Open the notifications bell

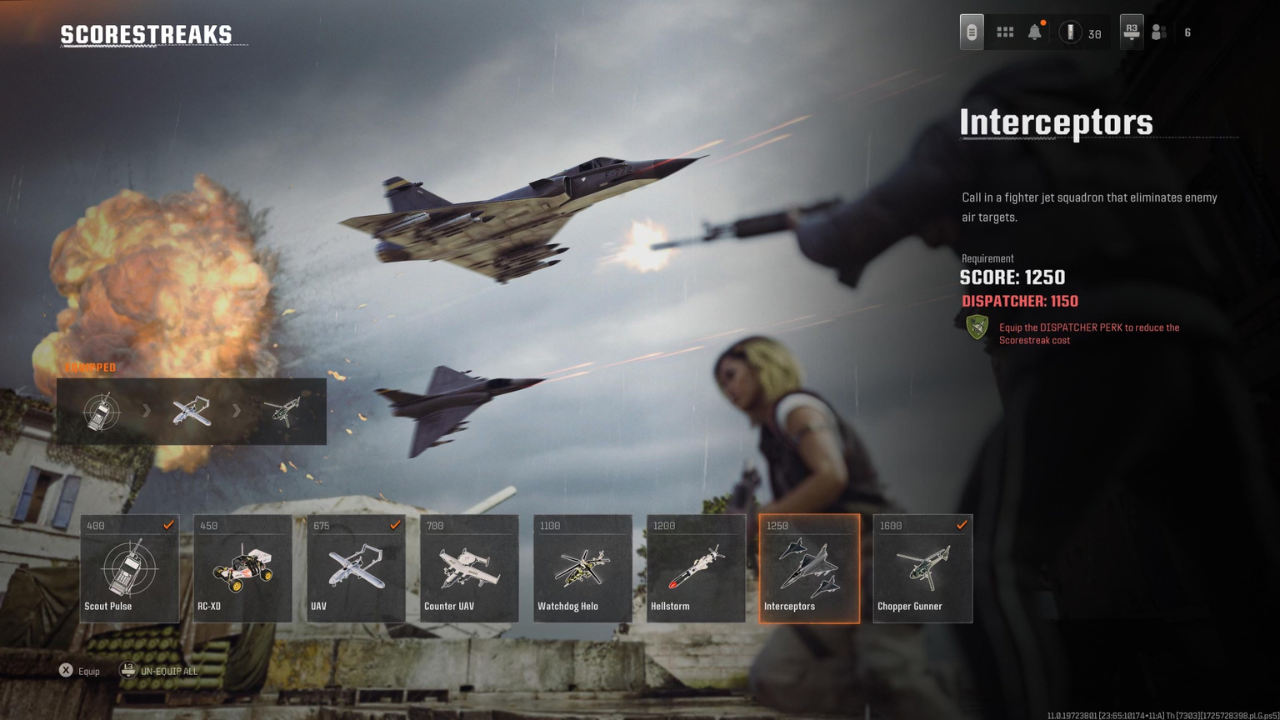point(1035,31)
